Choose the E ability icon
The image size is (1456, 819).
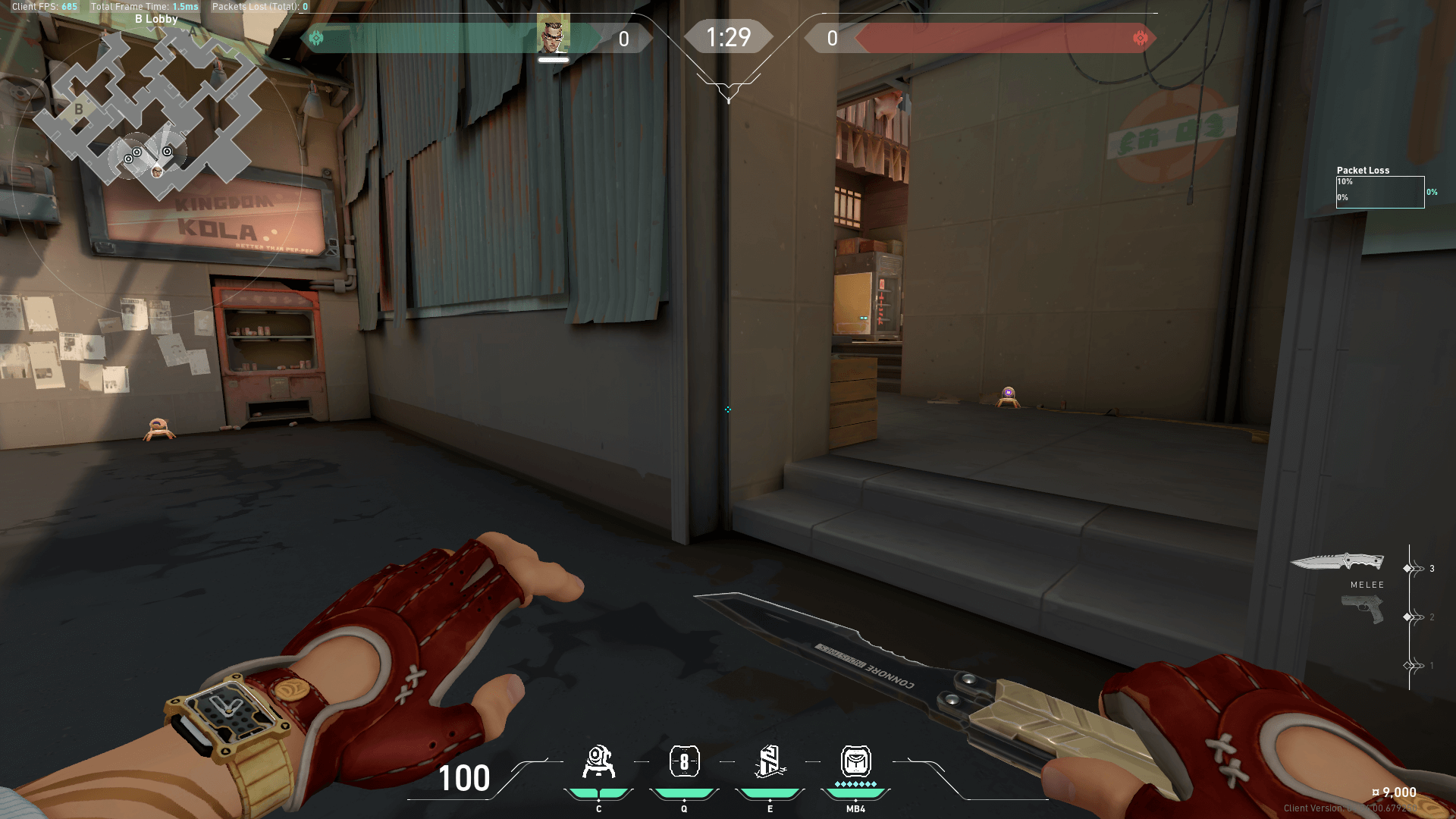coord(770,762)
